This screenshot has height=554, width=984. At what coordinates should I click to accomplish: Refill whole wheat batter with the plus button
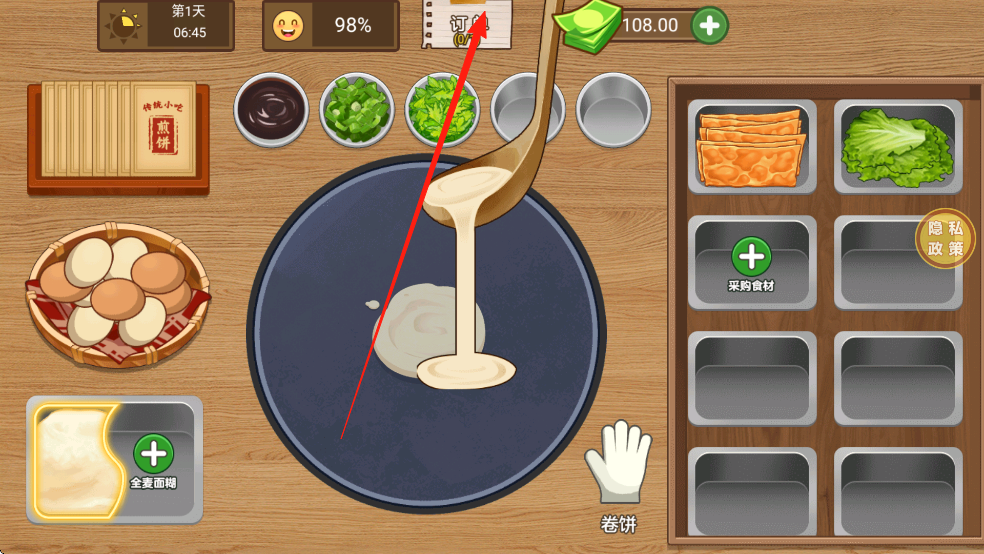point(153,454)
